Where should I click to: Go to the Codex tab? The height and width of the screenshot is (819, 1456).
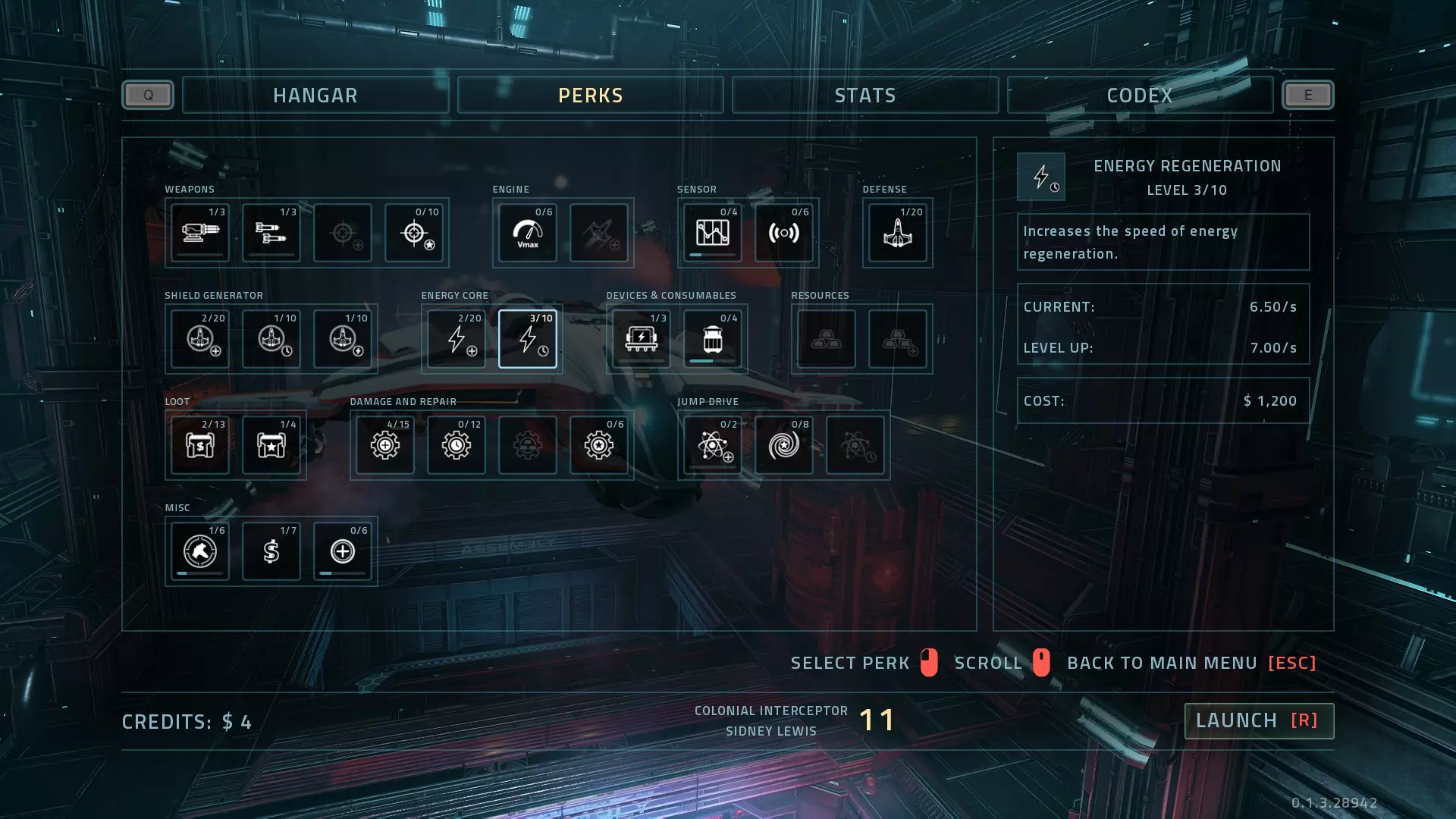pos(1139,96)
